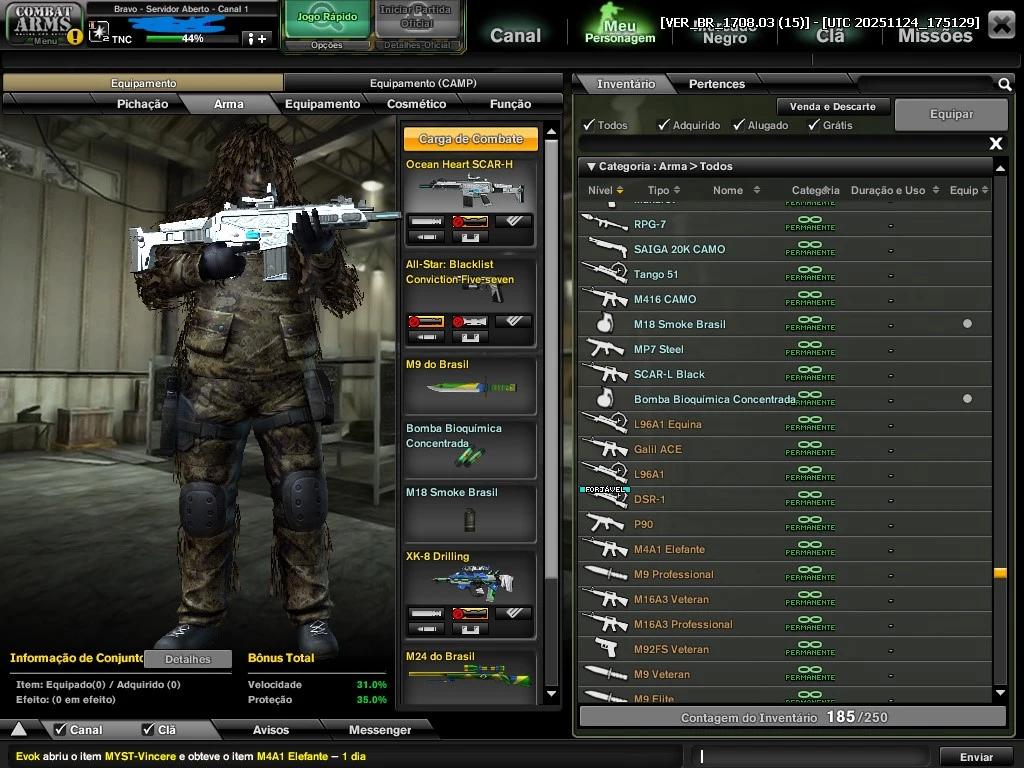Open the Jogo Rápido option
This screenshot has height=768, width=1024.
point(327,19)
